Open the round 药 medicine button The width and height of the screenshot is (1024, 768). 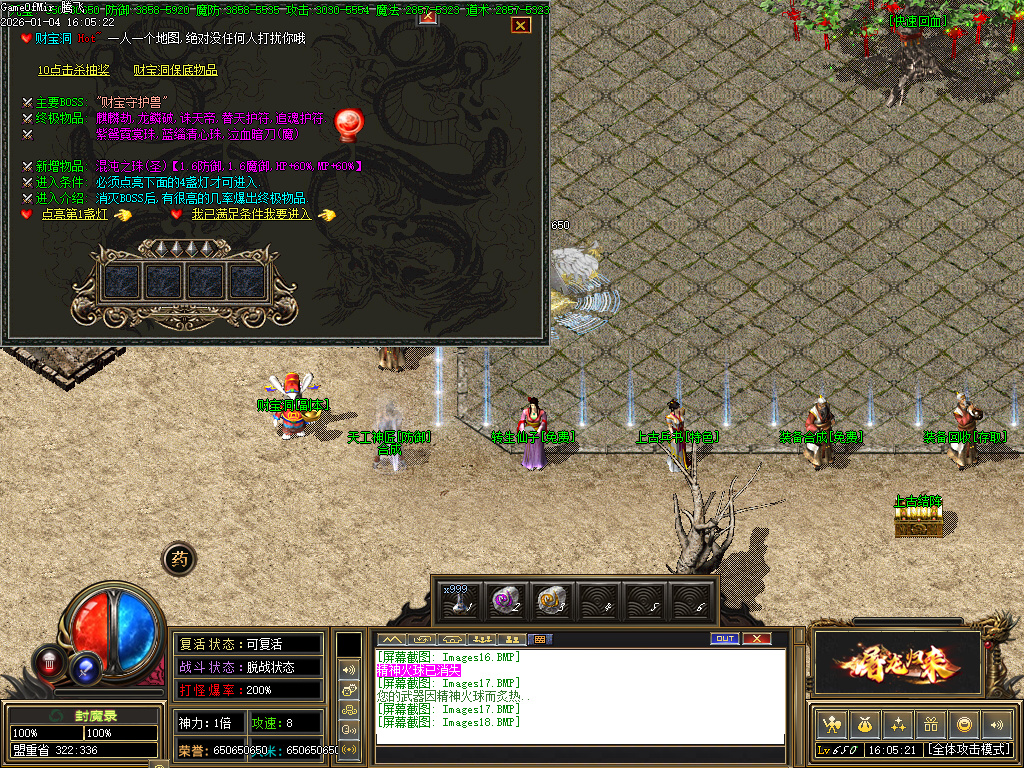[x=178, y=560]
